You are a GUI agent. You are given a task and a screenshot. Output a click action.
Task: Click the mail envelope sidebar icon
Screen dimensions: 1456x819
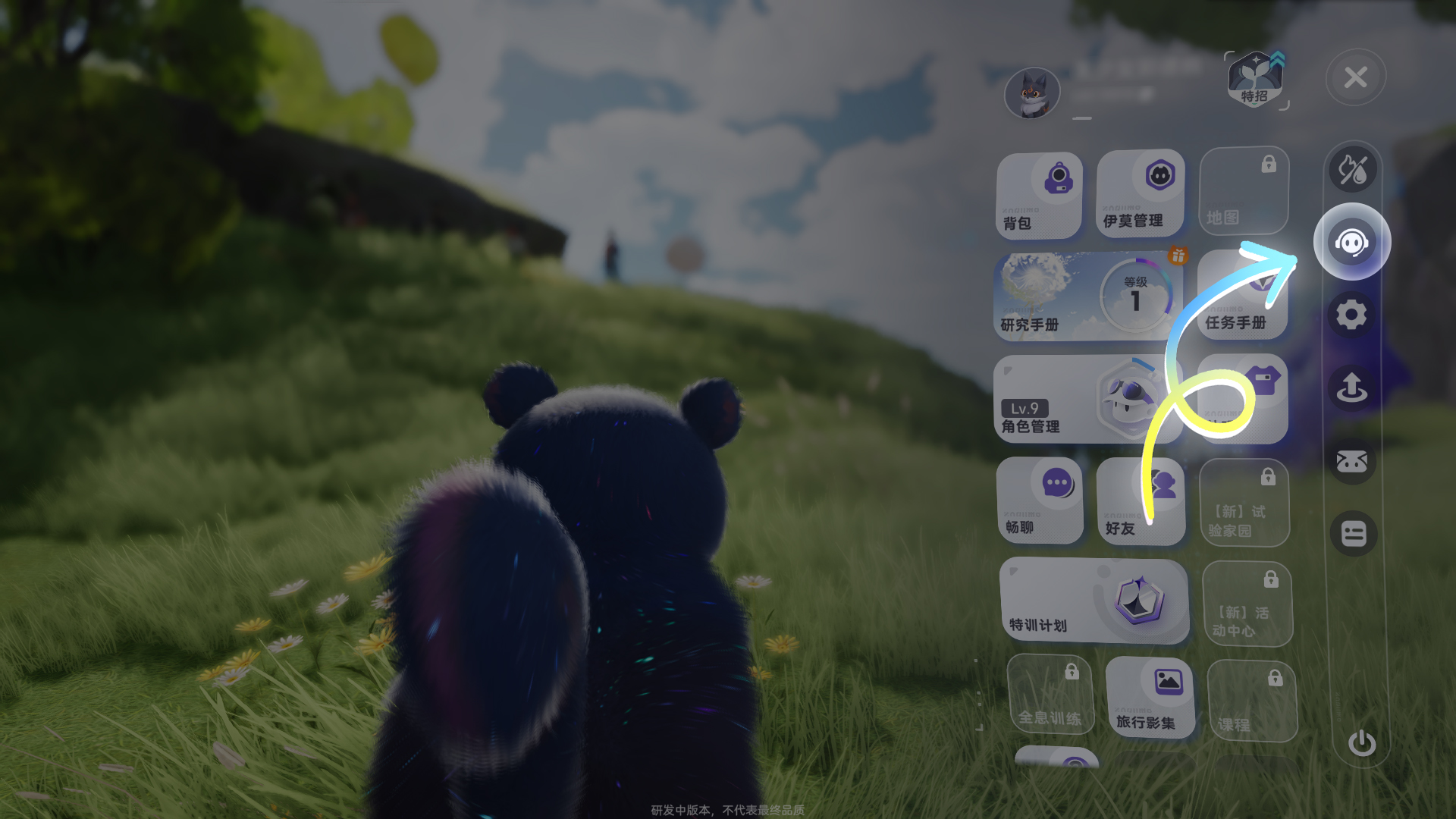click(x=1351, y=460)
